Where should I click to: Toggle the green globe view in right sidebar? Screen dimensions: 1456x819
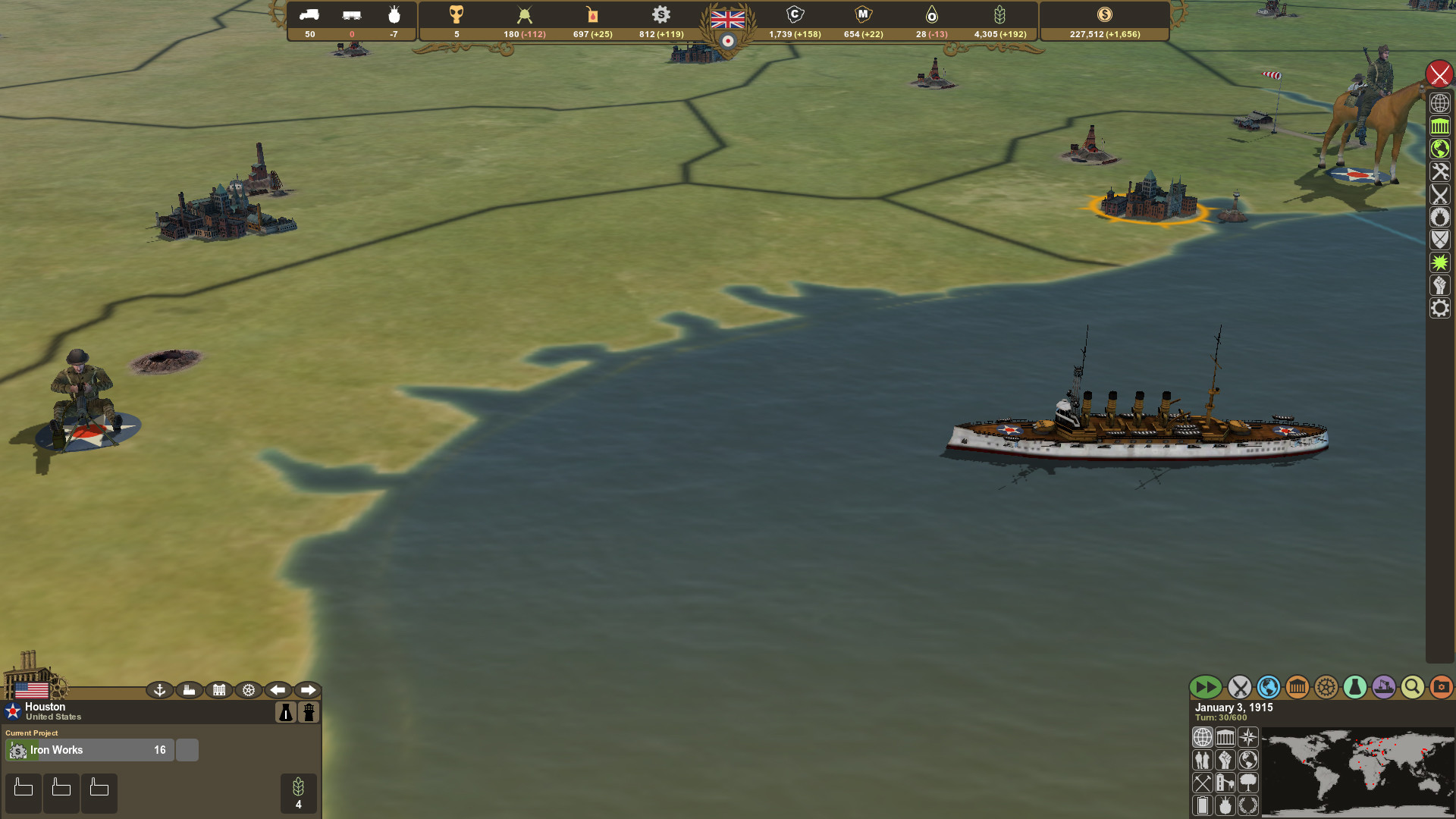click(x=1440, y=149)
